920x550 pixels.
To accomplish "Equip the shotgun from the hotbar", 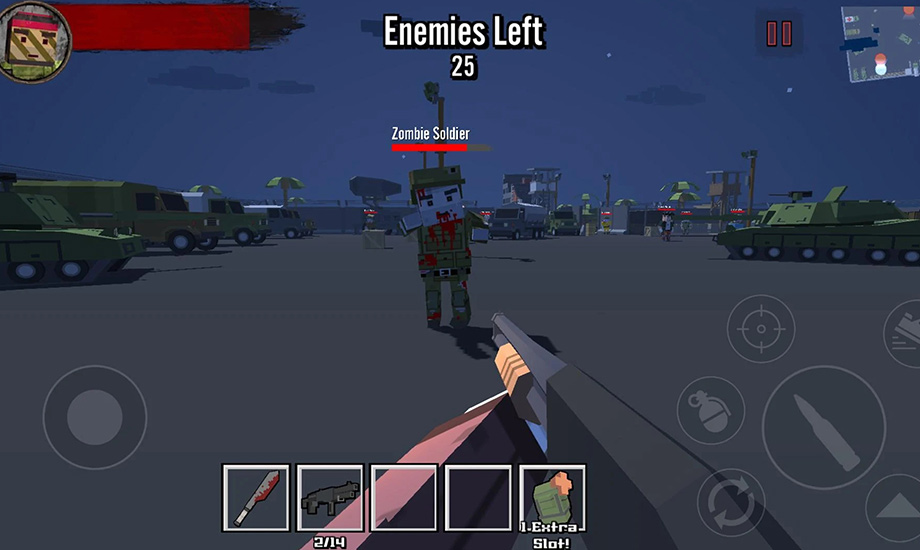I will [x=330, y=497].
